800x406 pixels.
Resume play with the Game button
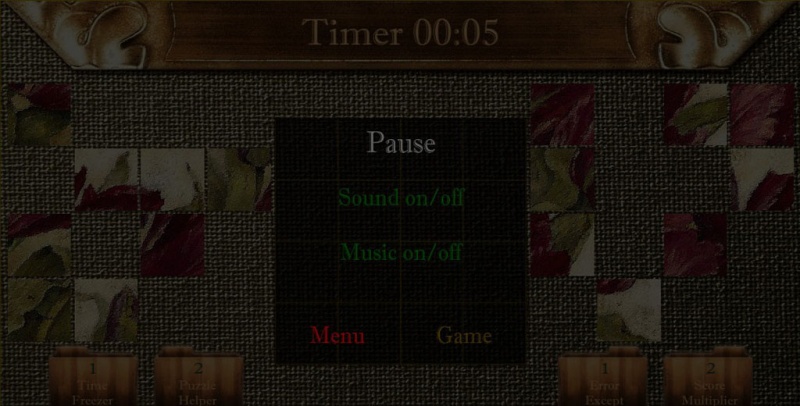tap(464, 336)
